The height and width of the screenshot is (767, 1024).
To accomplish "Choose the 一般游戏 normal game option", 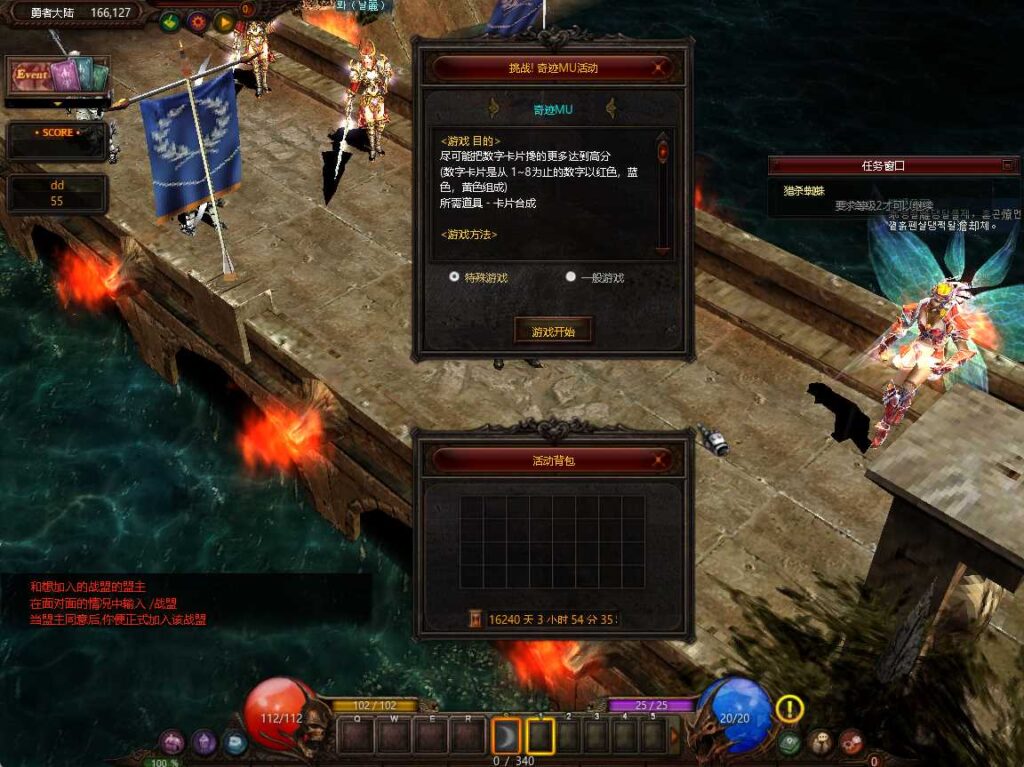I will click(x=571, y=277).
